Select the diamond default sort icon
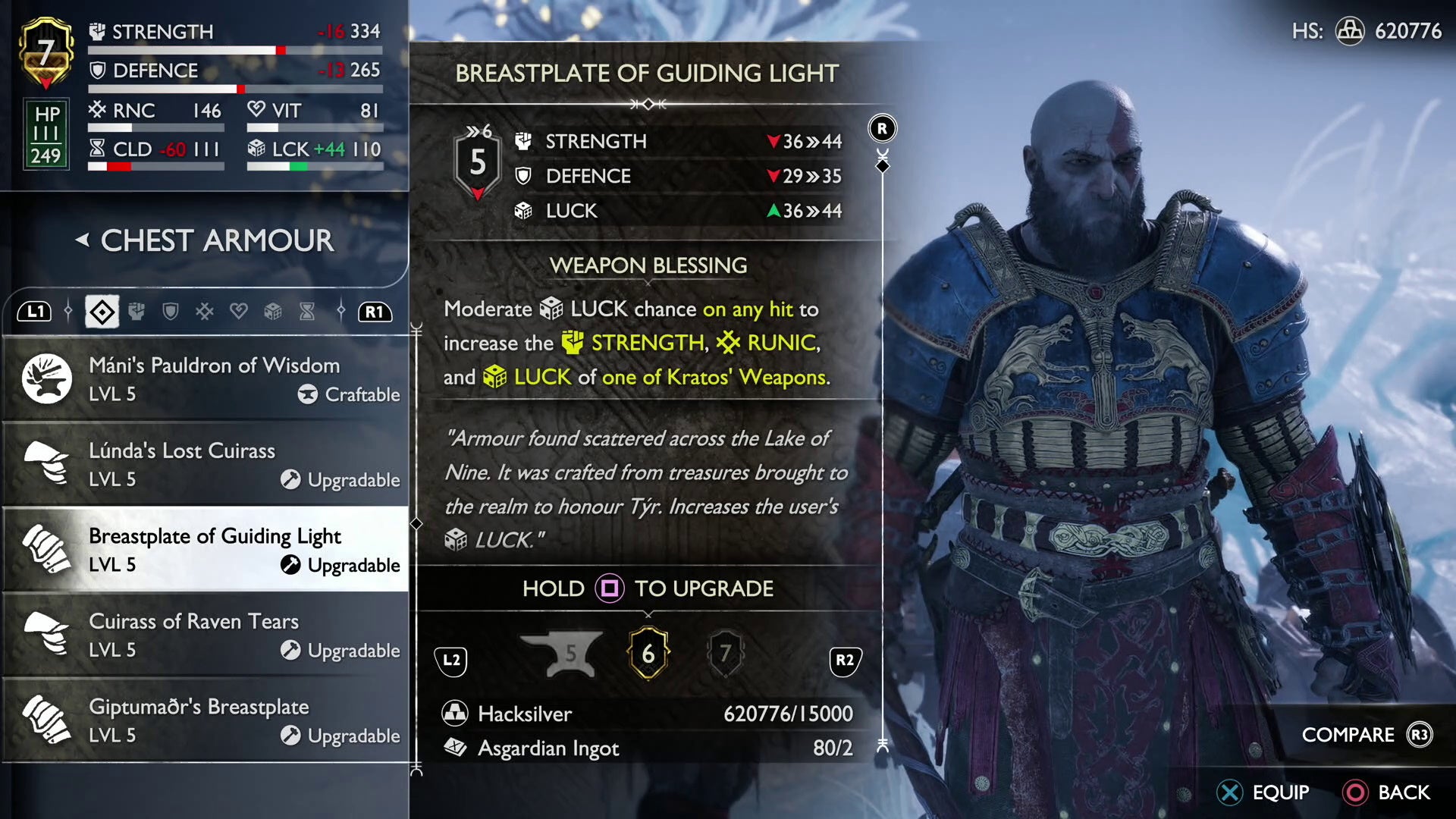Screen dimensions: 1456x819 [101, 311]
